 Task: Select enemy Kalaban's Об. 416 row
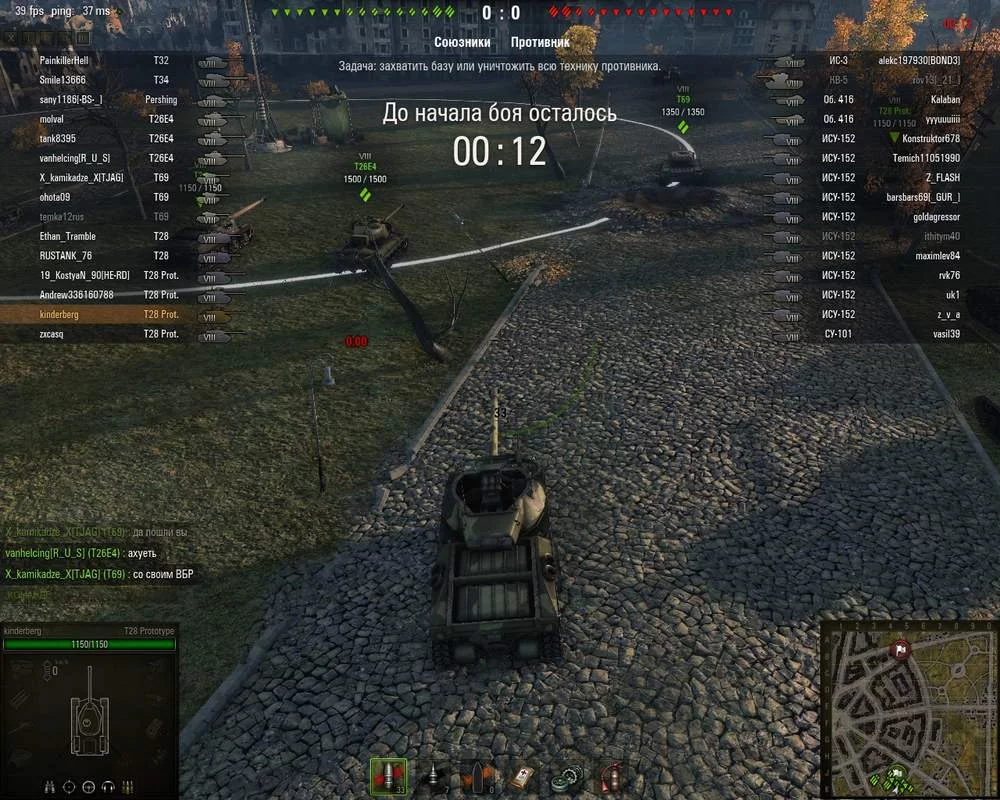[x=880, y=100]
